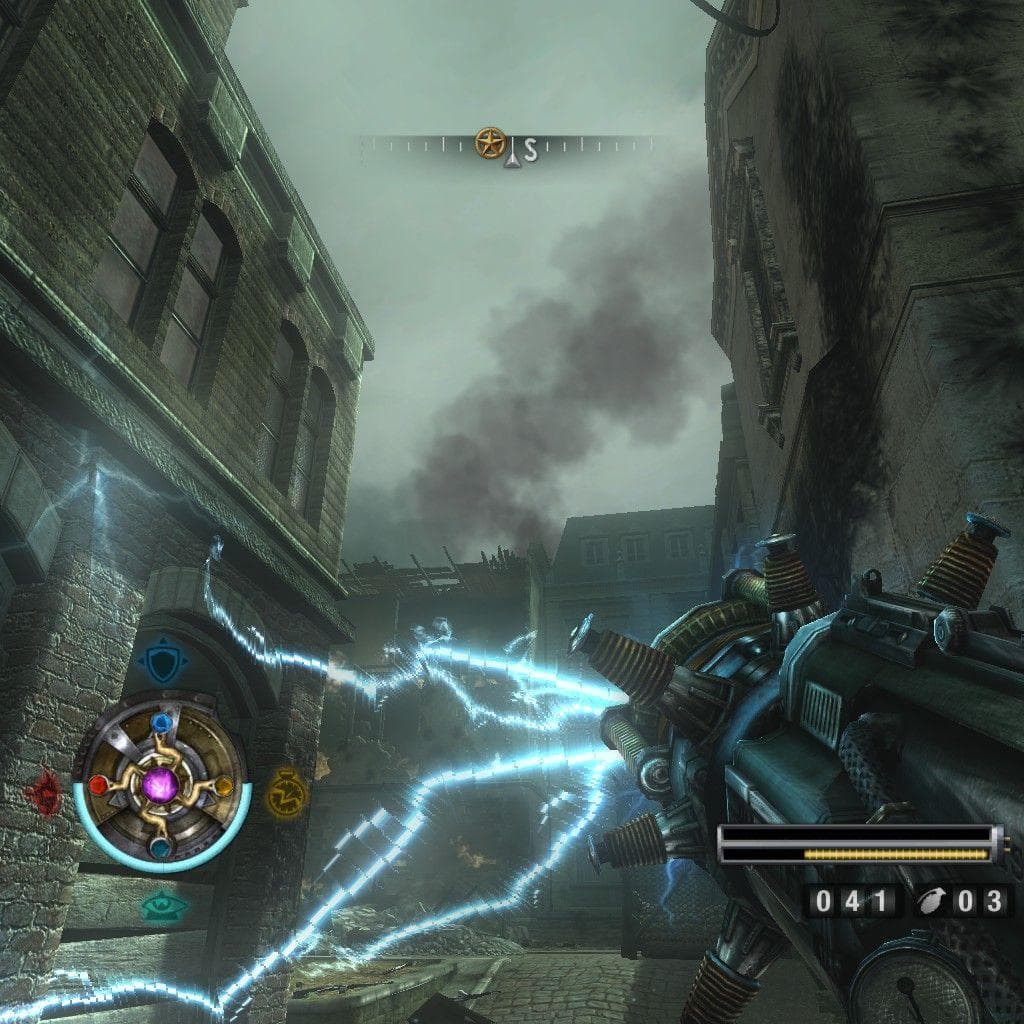
Task: Select the grenade icon beside the count
Action: click(x=930, y=901)
